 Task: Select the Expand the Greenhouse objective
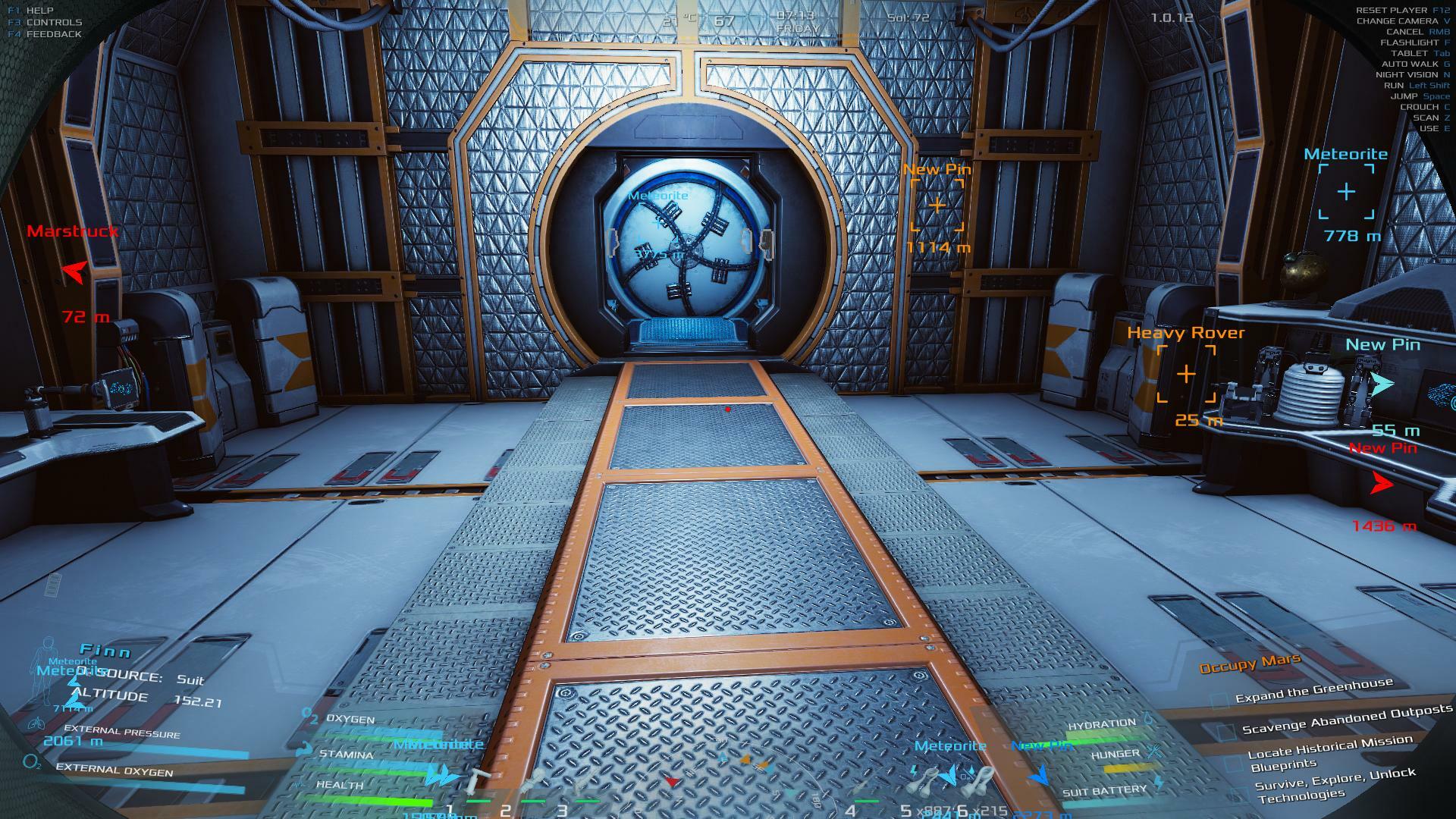[x=1313, y=690]
